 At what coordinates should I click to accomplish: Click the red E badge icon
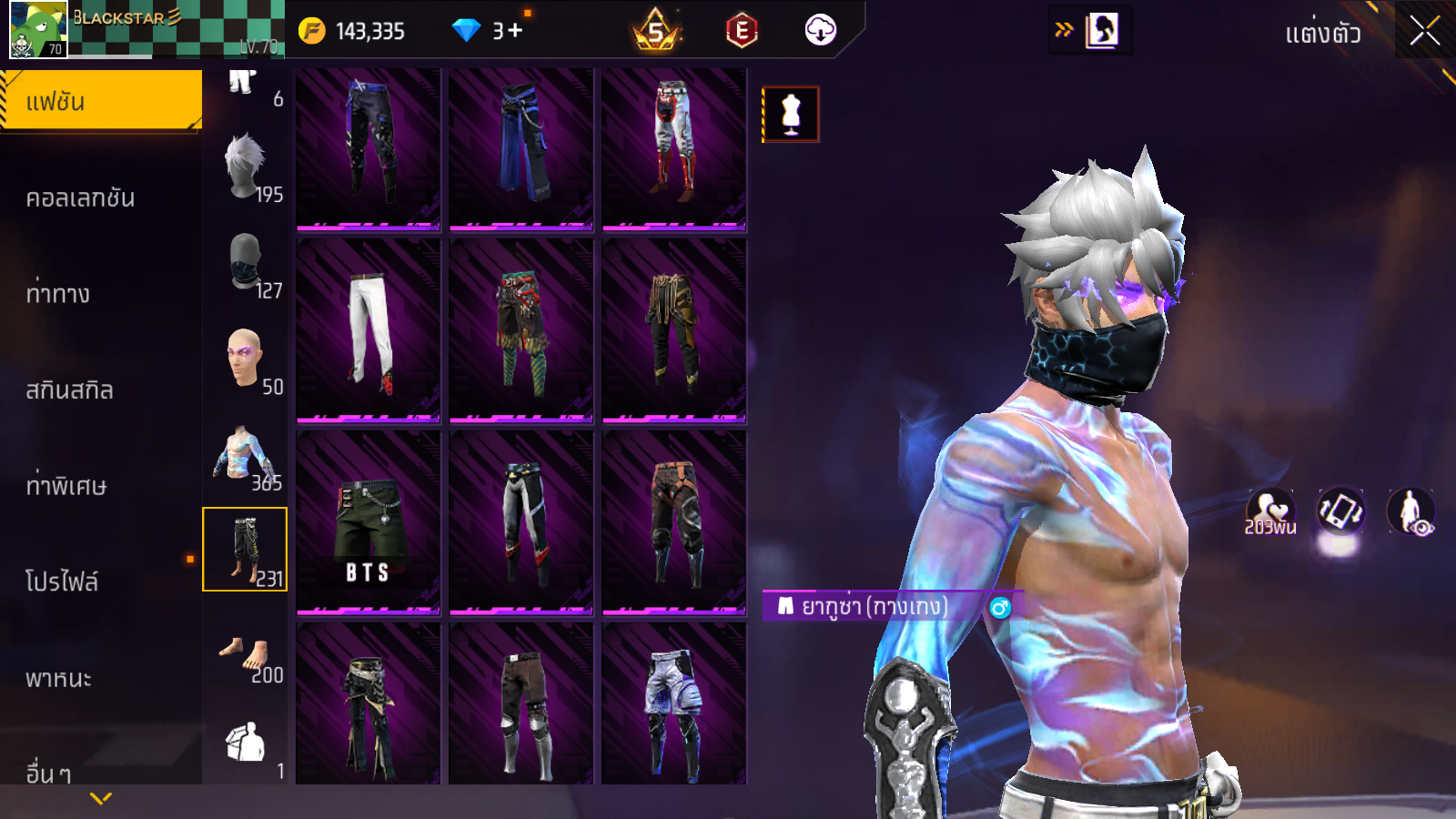coord(742,31)
